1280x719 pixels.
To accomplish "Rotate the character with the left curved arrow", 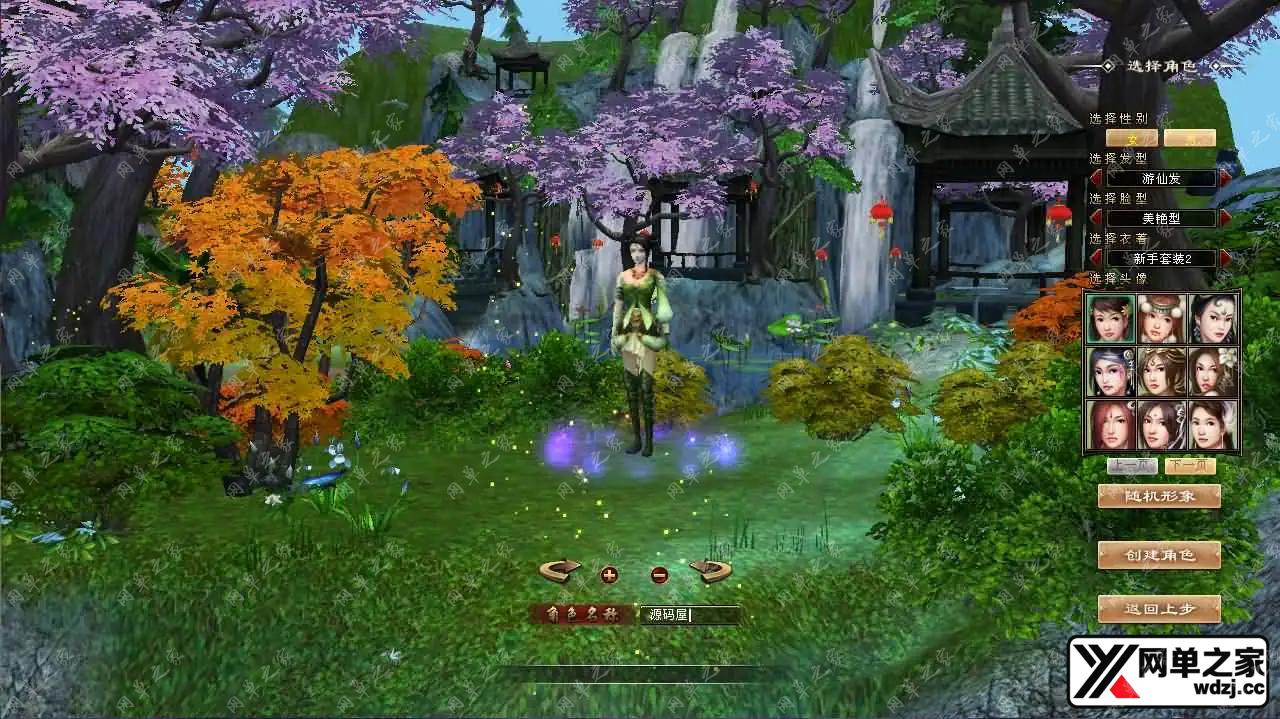I will pyautogui.click(x=560, y=571).
